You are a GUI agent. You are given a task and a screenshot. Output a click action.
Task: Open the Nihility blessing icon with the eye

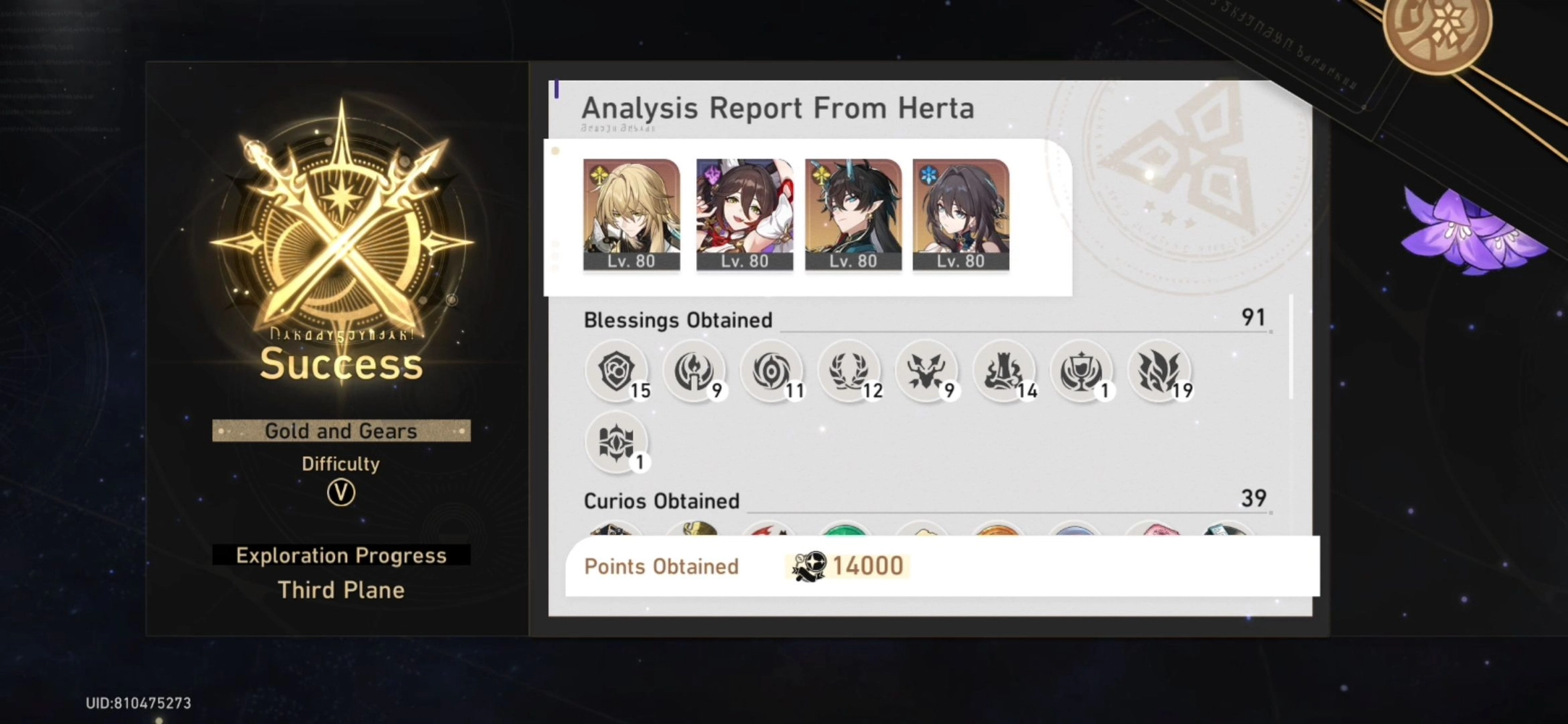tap(774, 371)
